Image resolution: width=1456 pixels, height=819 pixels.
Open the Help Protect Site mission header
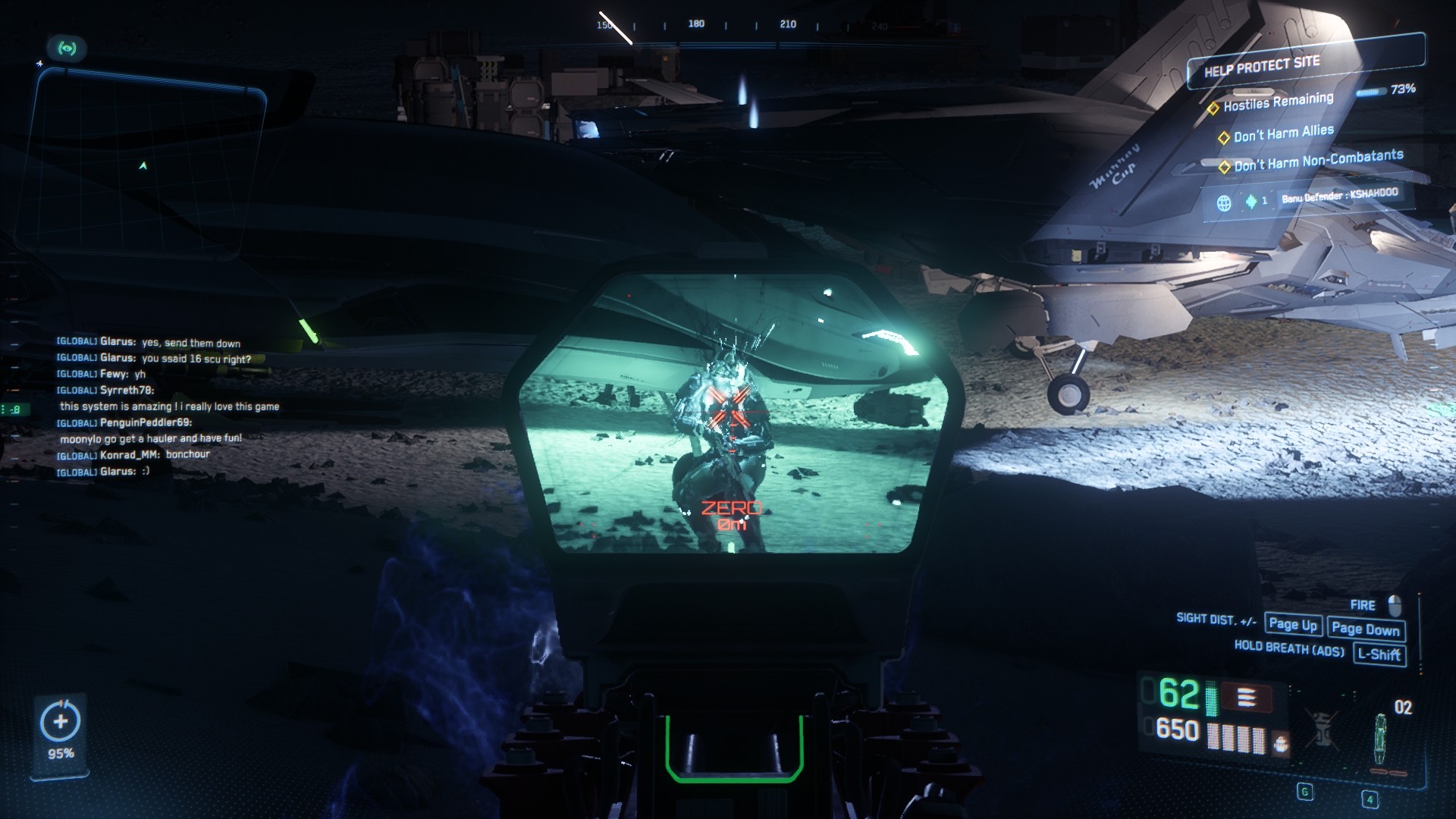pos(1262,67)
